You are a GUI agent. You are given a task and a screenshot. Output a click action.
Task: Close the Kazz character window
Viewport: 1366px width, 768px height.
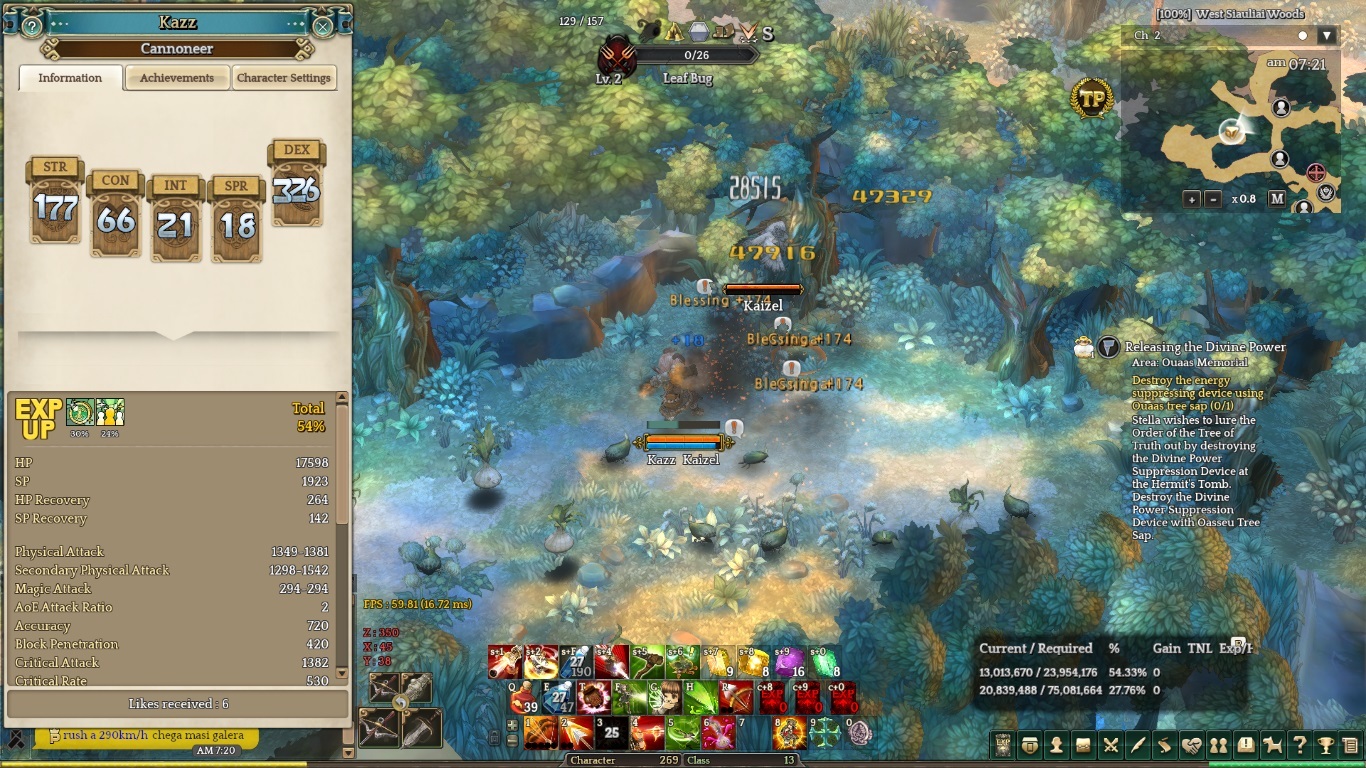tap(323, 25)
